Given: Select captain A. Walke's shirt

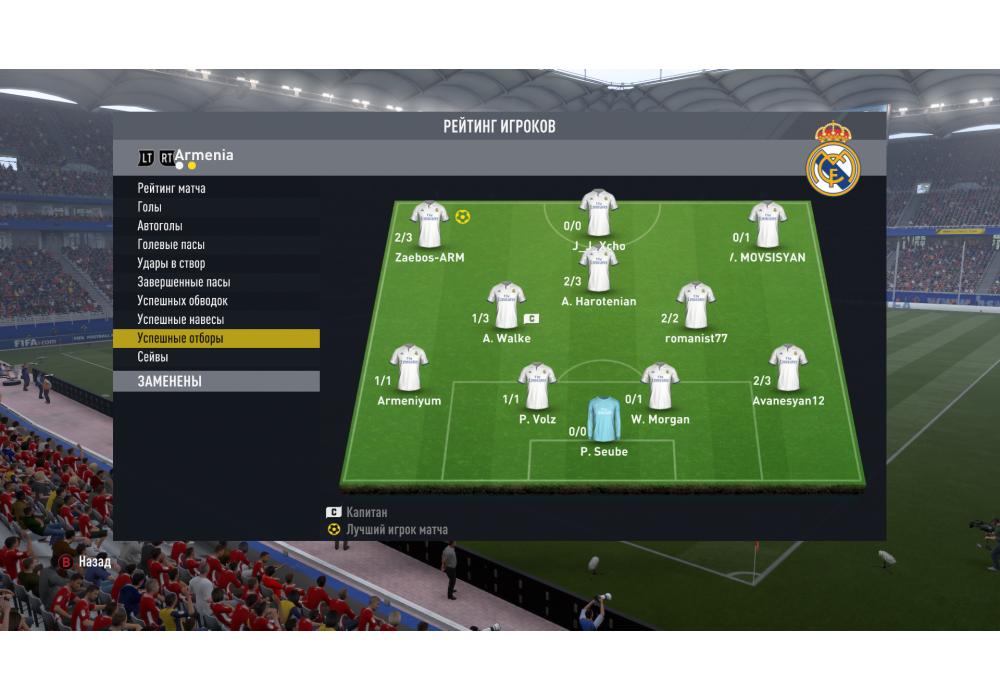Looking at the screenshot, I should (x=506, y=305).
